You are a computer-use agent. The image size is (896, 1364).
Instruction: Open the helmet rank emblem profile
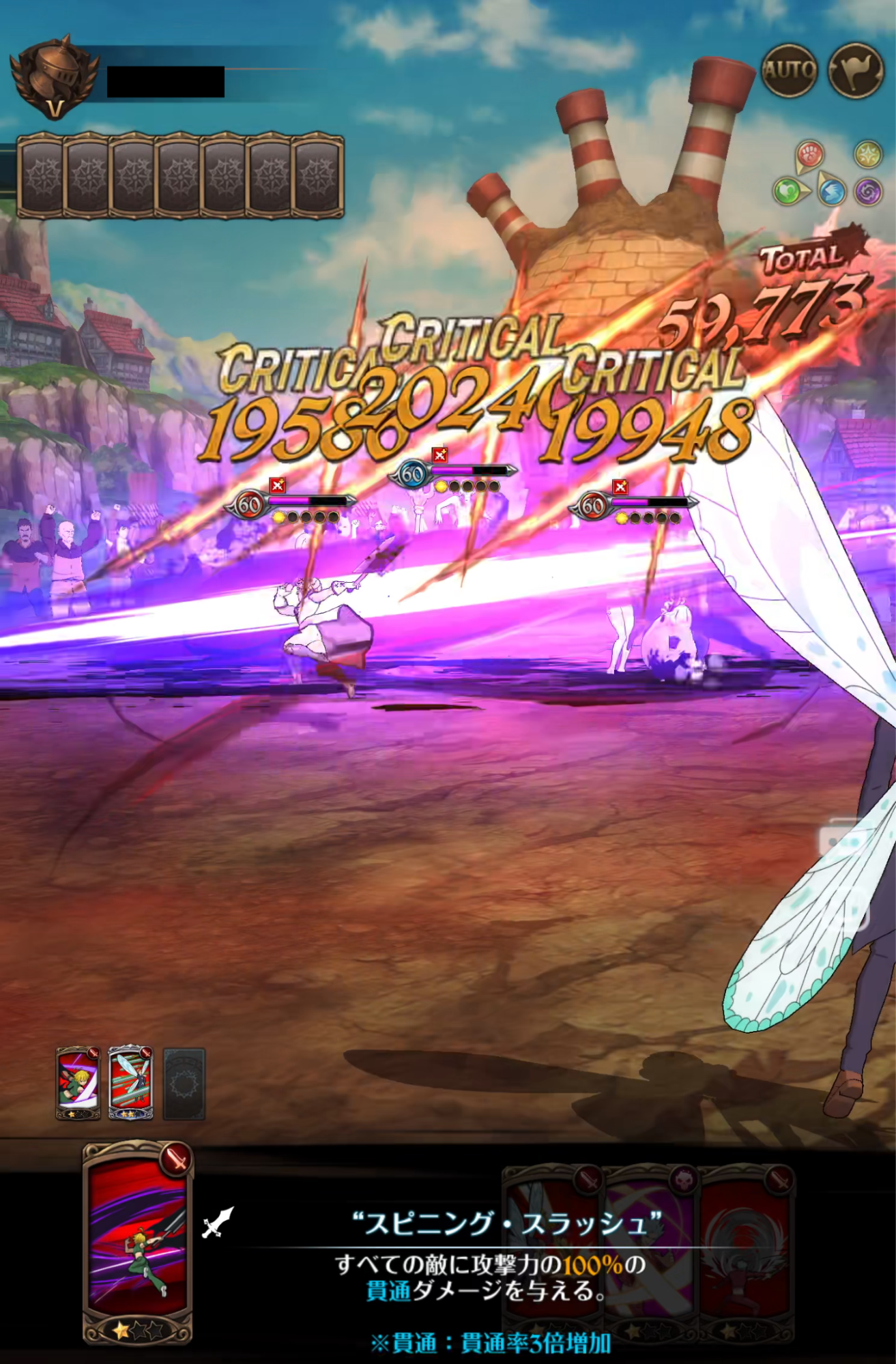coord(53,76)
